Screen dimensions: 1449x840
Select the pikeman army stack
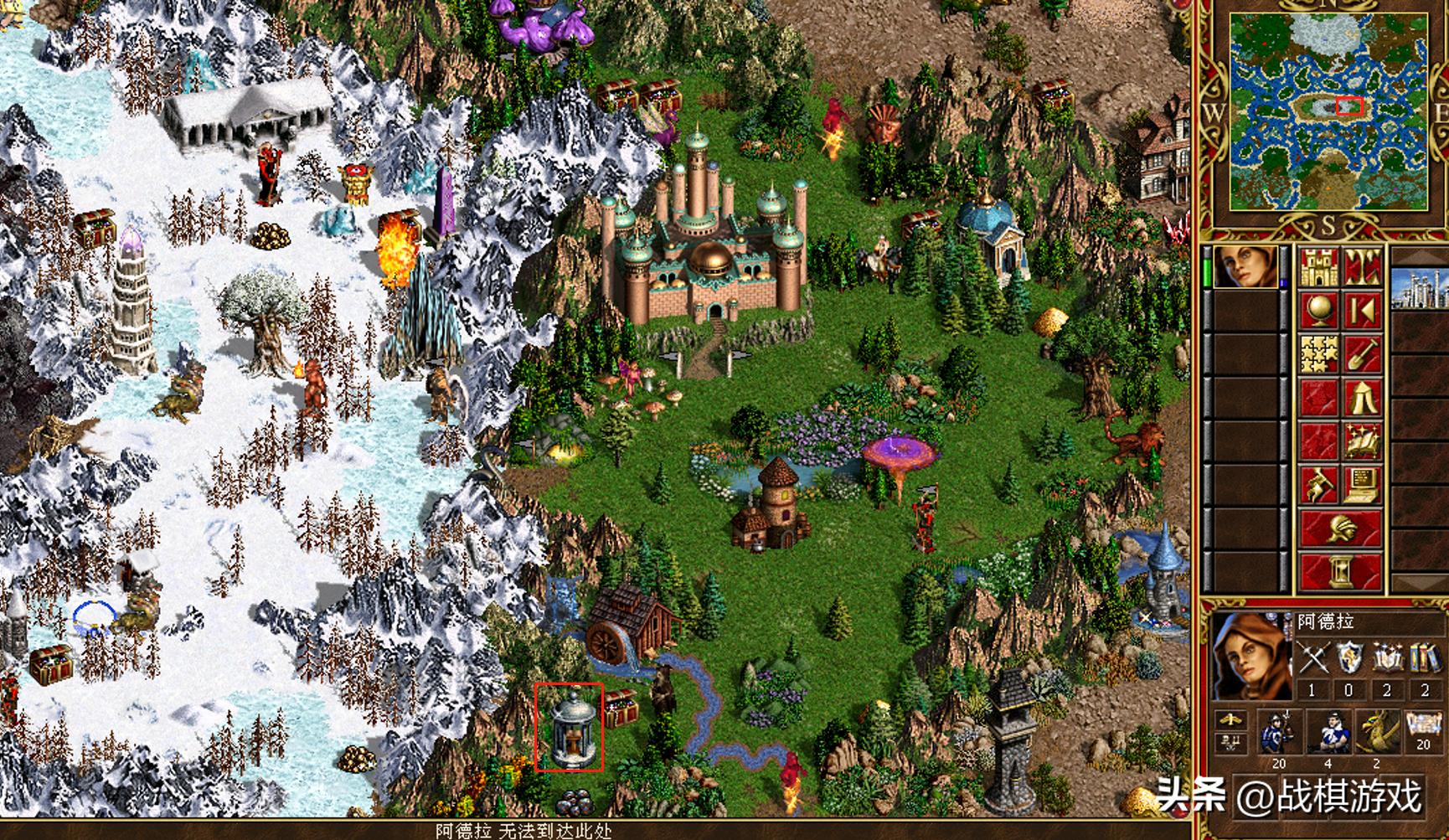point(1279,732)
